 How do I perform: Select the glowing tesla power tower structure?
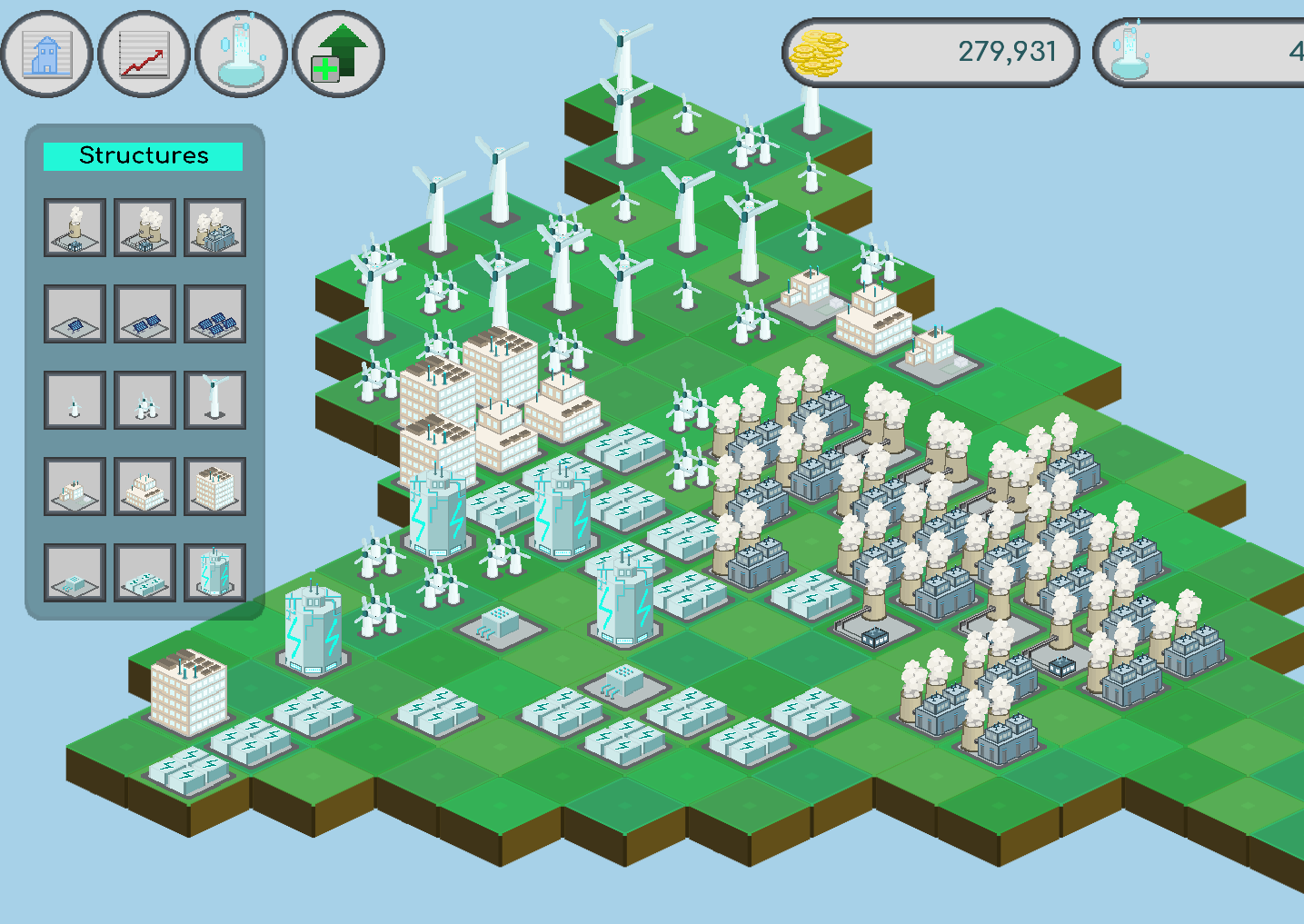(x=215, y=572)
